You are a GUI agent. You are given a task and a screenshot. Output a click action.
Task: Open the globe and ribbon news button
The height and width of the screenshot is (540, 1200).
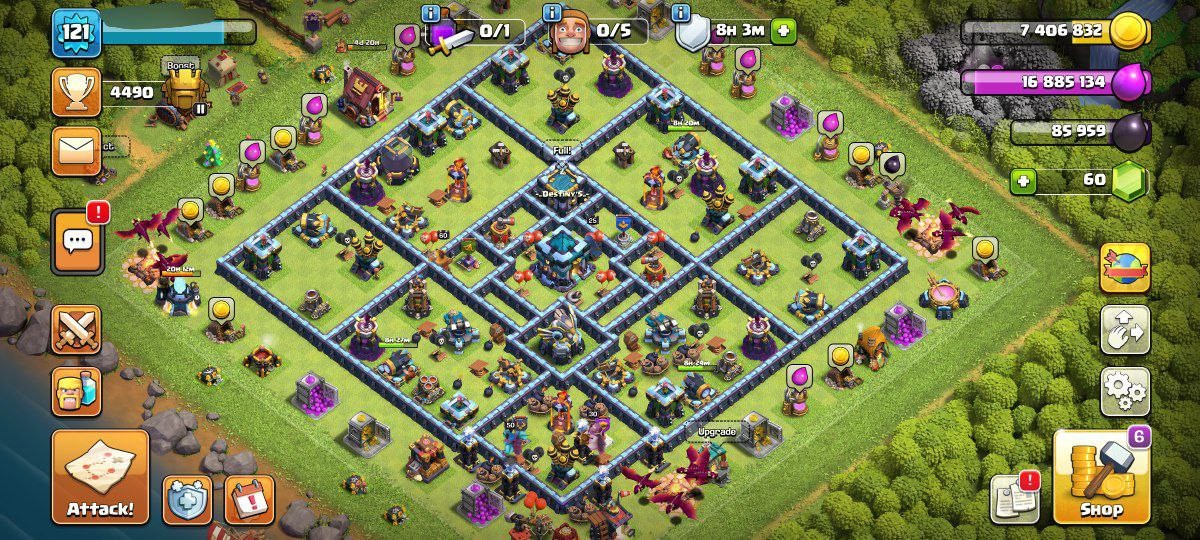click(x=1125, y=268)
